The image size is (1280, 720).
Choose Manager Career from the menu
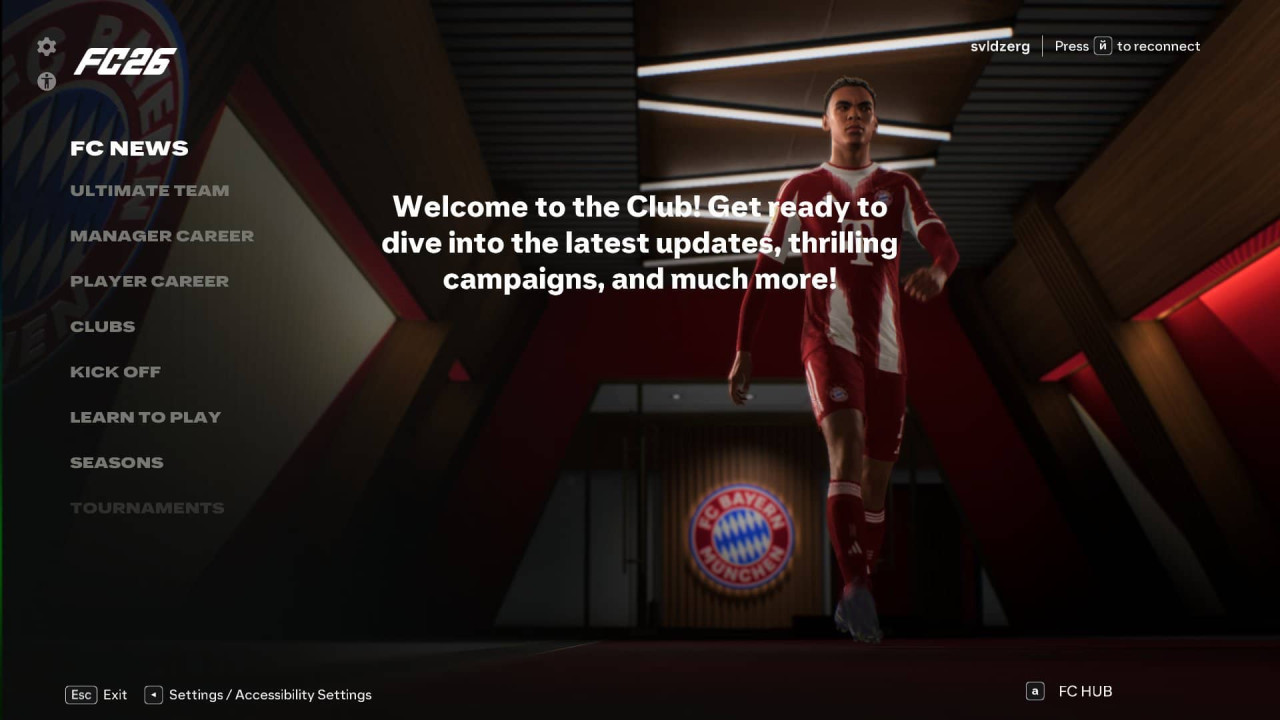(x=161, y=236)
